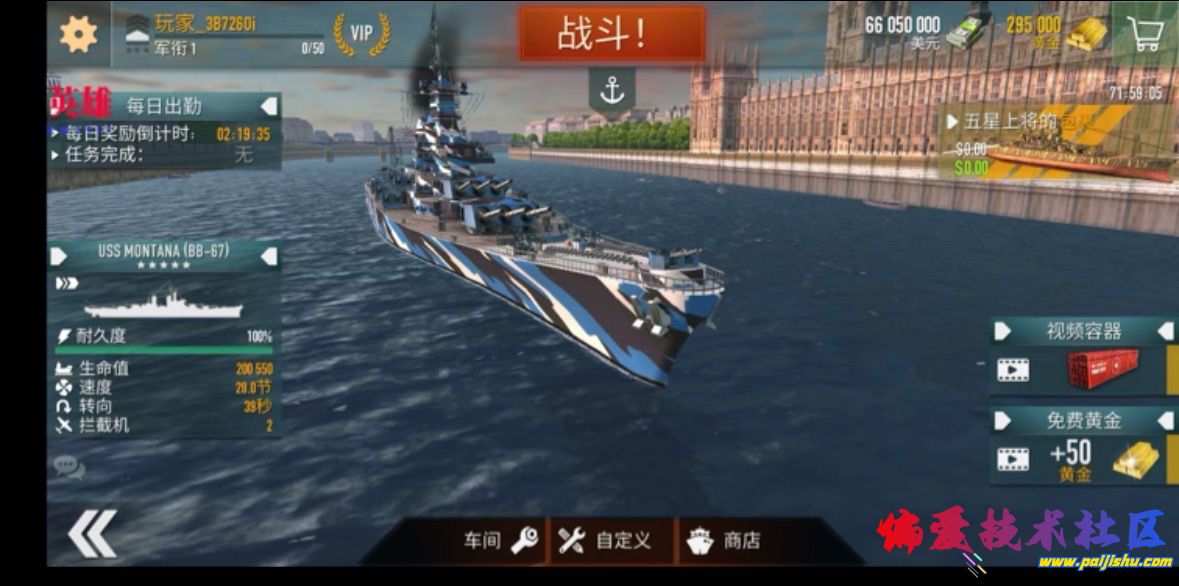Viewport: 1179px width, 586px height.
Task: Click the anchor icon below battle button
Action: tap(611, 91)
